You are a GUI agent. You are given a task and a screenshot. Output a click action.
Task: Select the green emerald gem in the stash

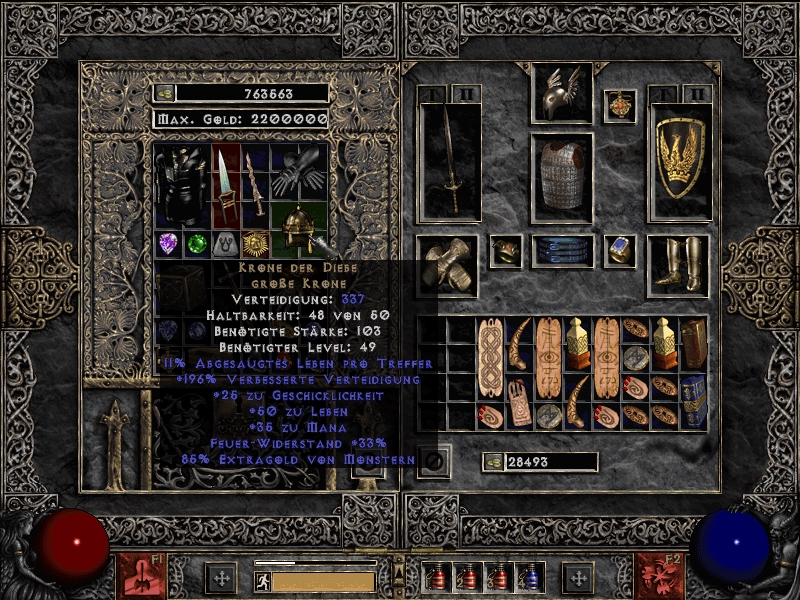(196, 244)
